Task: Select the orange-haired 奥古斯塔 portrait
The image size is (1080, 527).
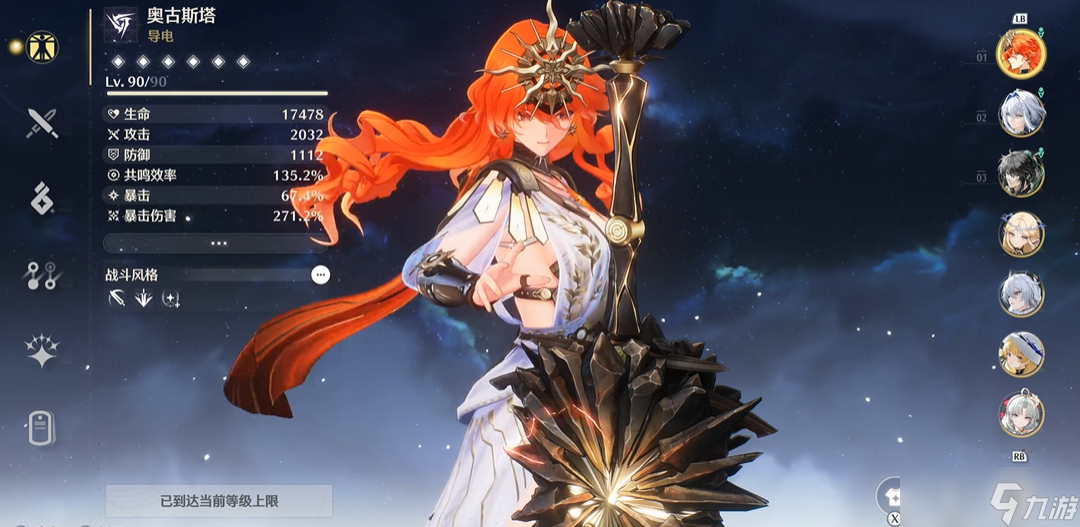Action: click(x=1021, y=53)
